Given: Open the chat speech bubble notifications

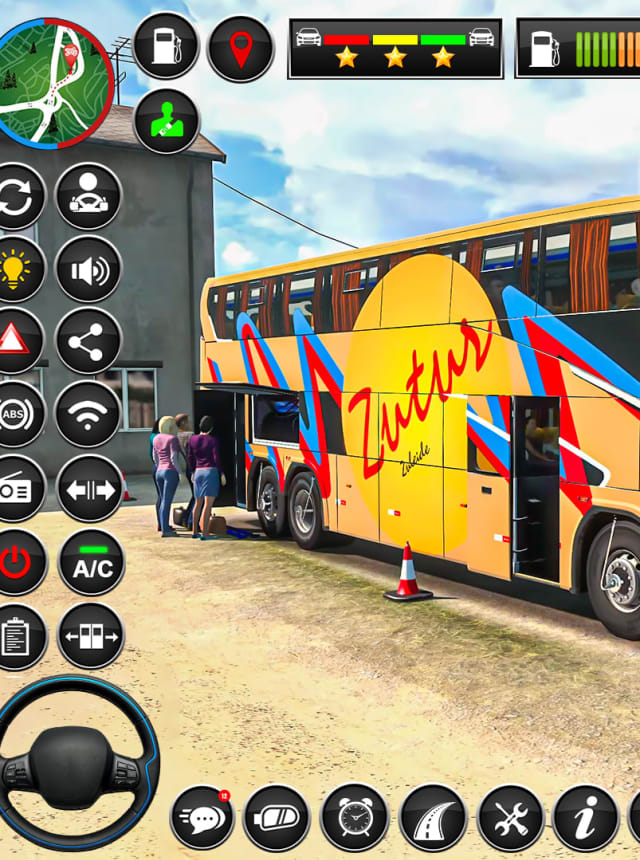Looking at the screenshot, I should 202,817.
